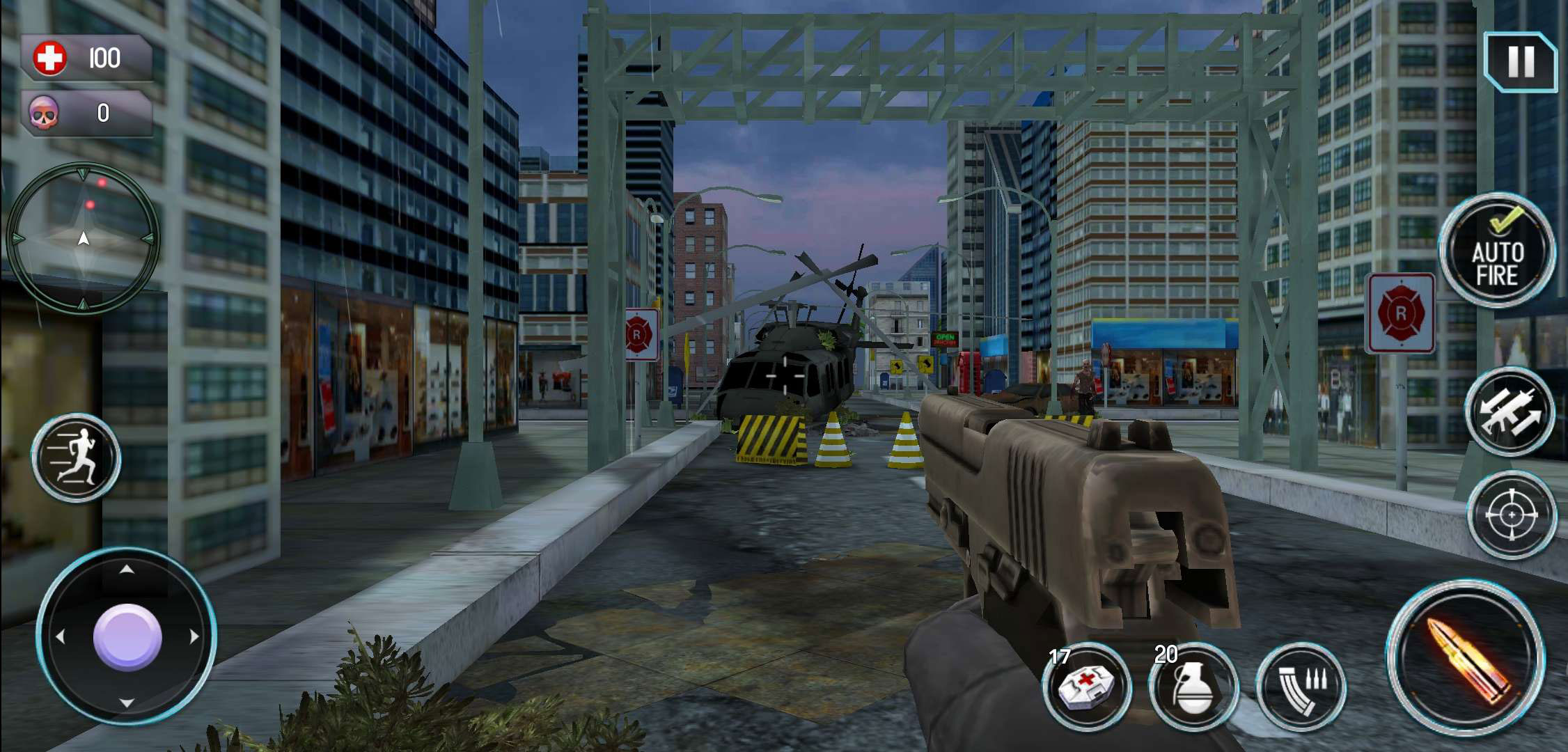Activate the sprint button
1568x752 pixels.
76,458
